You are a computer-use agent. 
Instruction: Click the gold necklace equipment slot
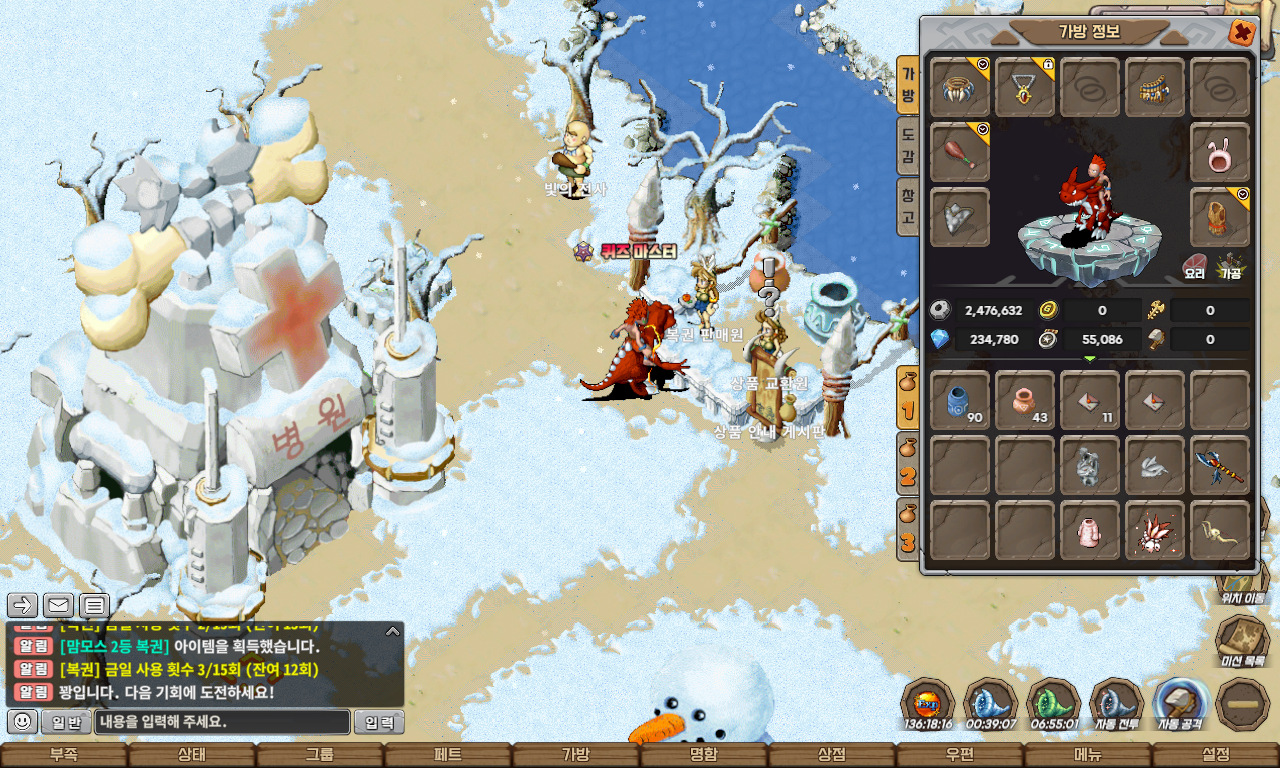(1025, 87)
